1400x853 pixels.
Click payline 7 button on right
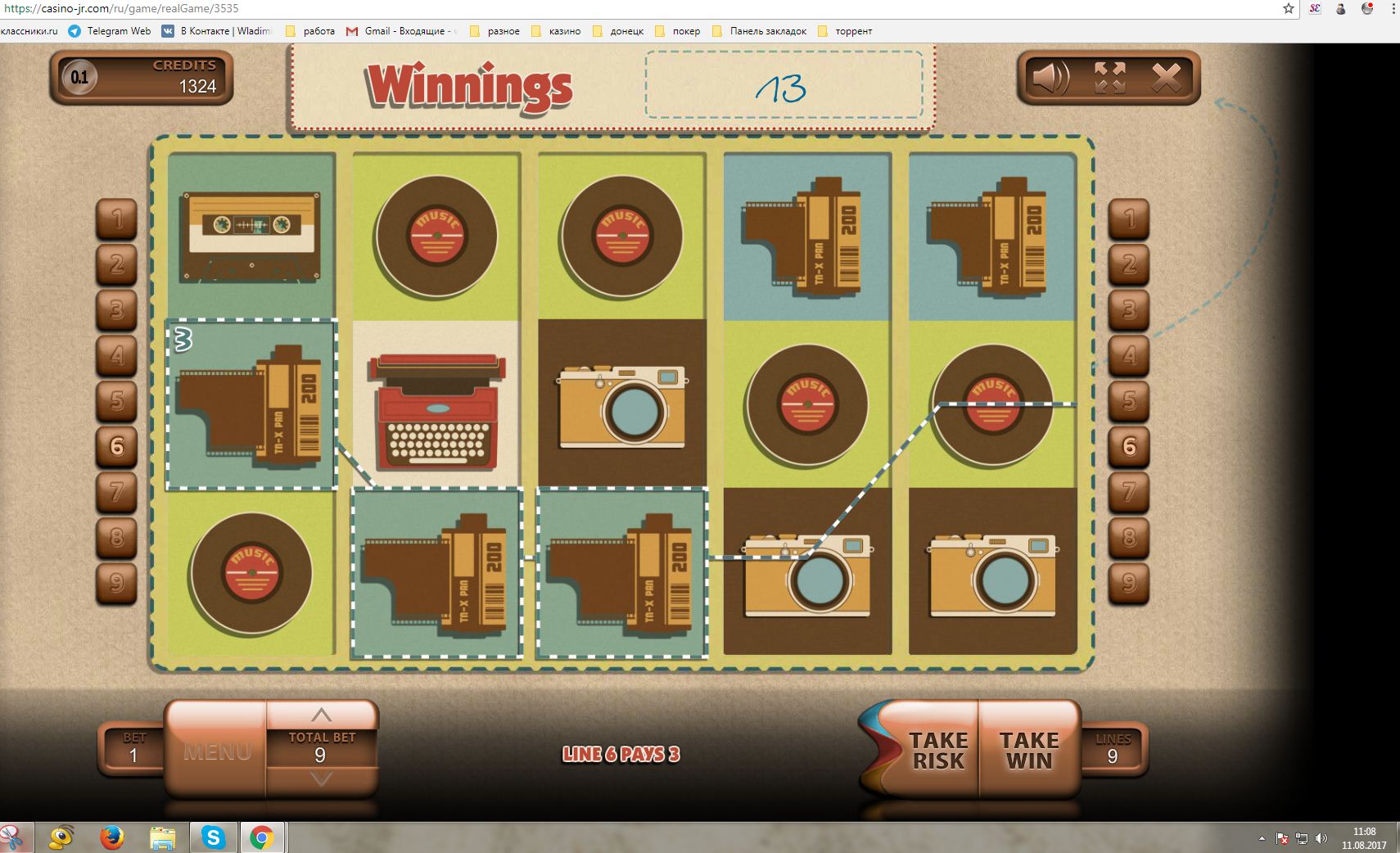point(1129,491)
